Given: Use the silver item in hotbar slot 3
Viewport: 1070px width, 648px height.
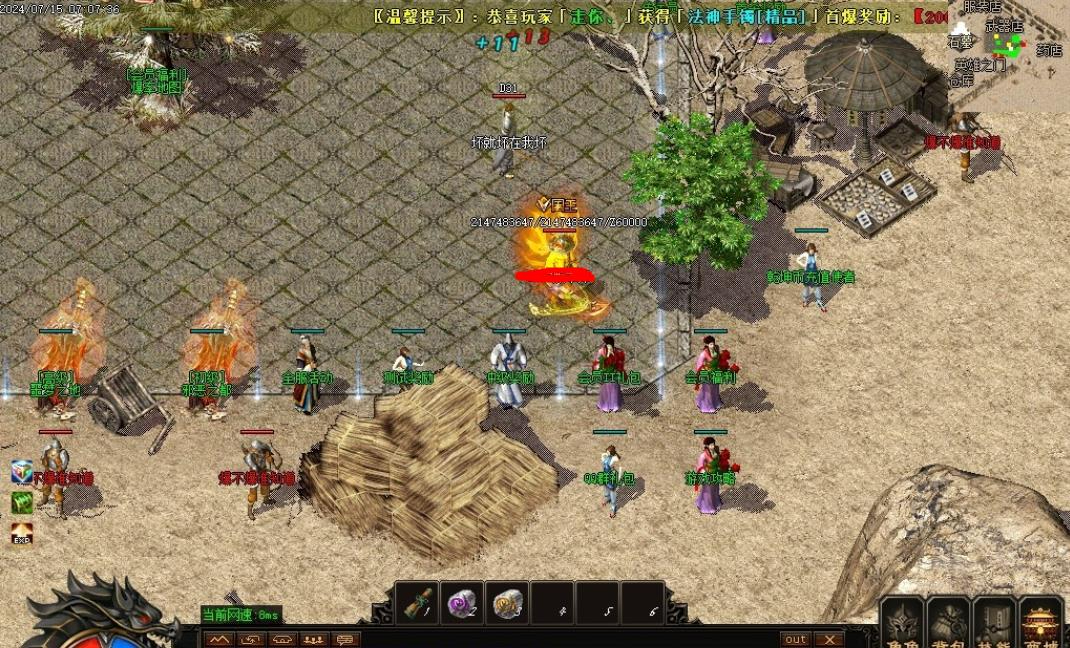Looking at the screenshot, I should (x=508, y=604).
